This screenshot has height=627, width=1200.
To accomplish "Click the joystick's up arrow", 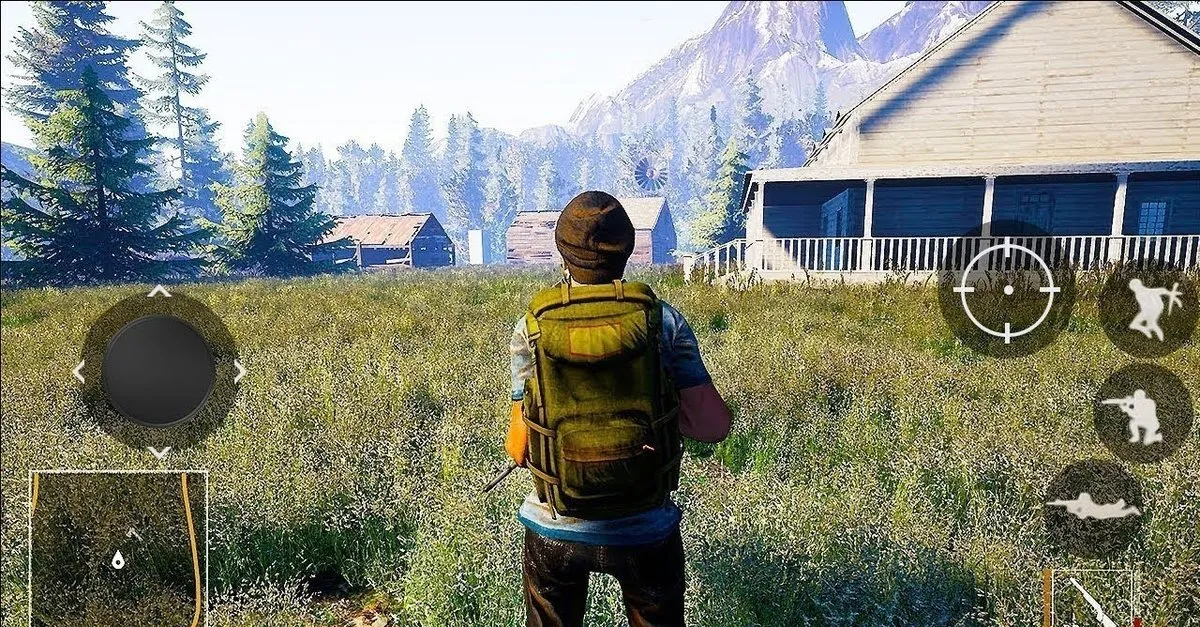I will 159,292.
